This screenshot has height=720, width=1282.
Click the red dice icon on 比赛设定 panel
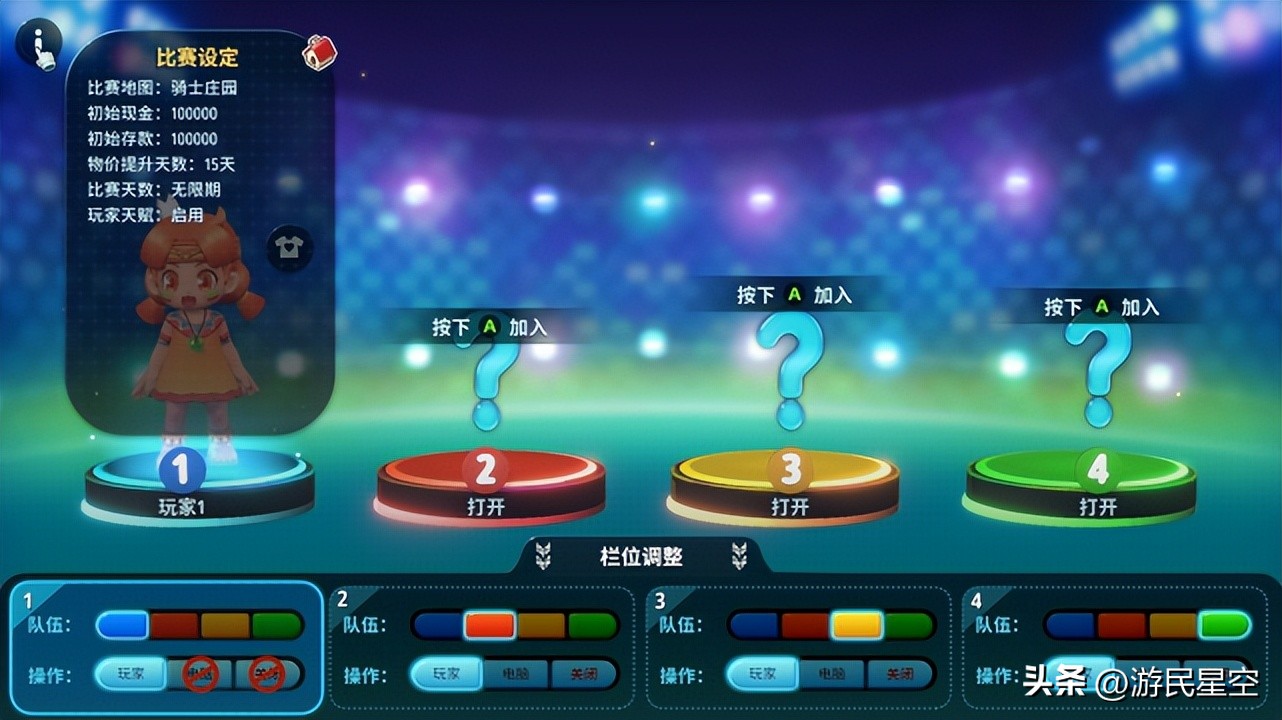pos(317,53)
